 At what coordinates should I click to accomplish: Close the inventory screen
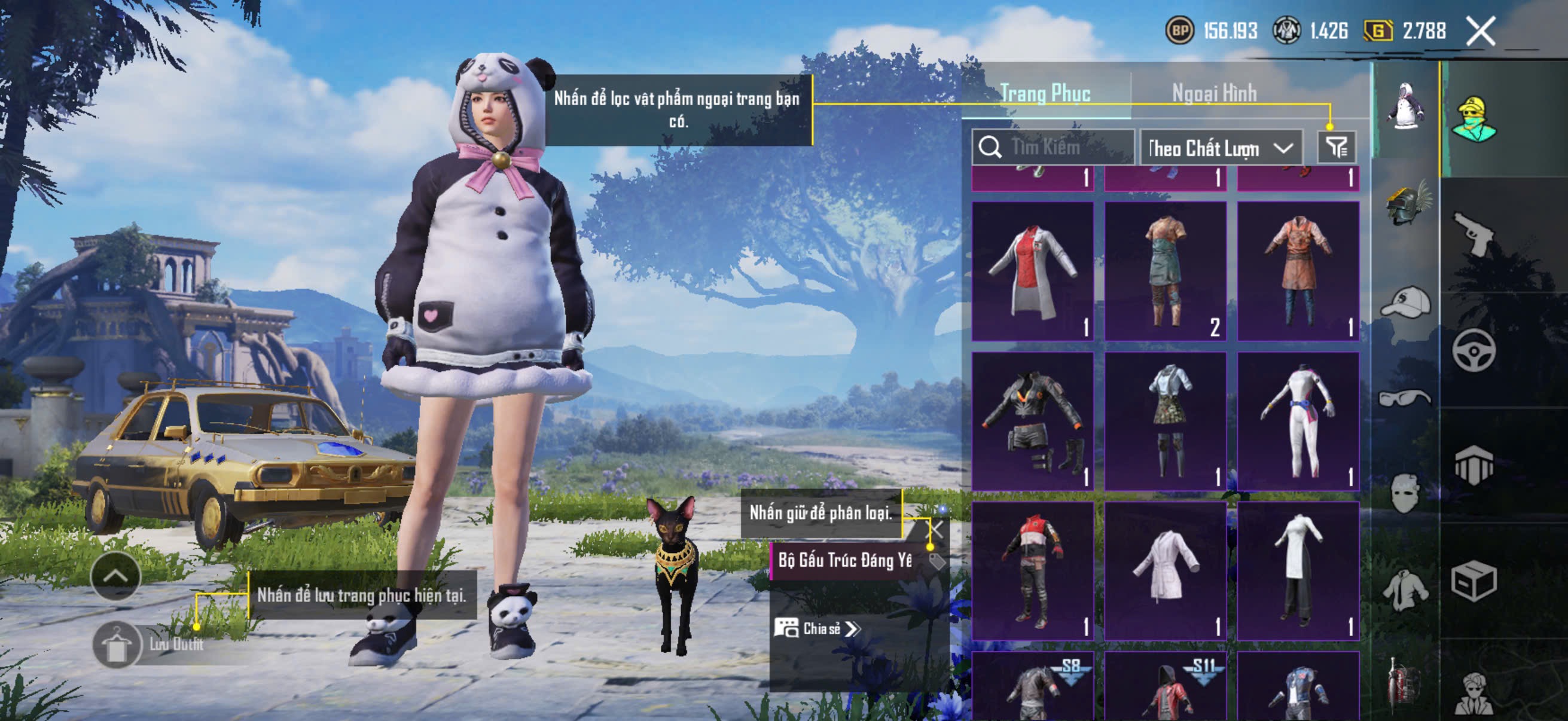1480,30
